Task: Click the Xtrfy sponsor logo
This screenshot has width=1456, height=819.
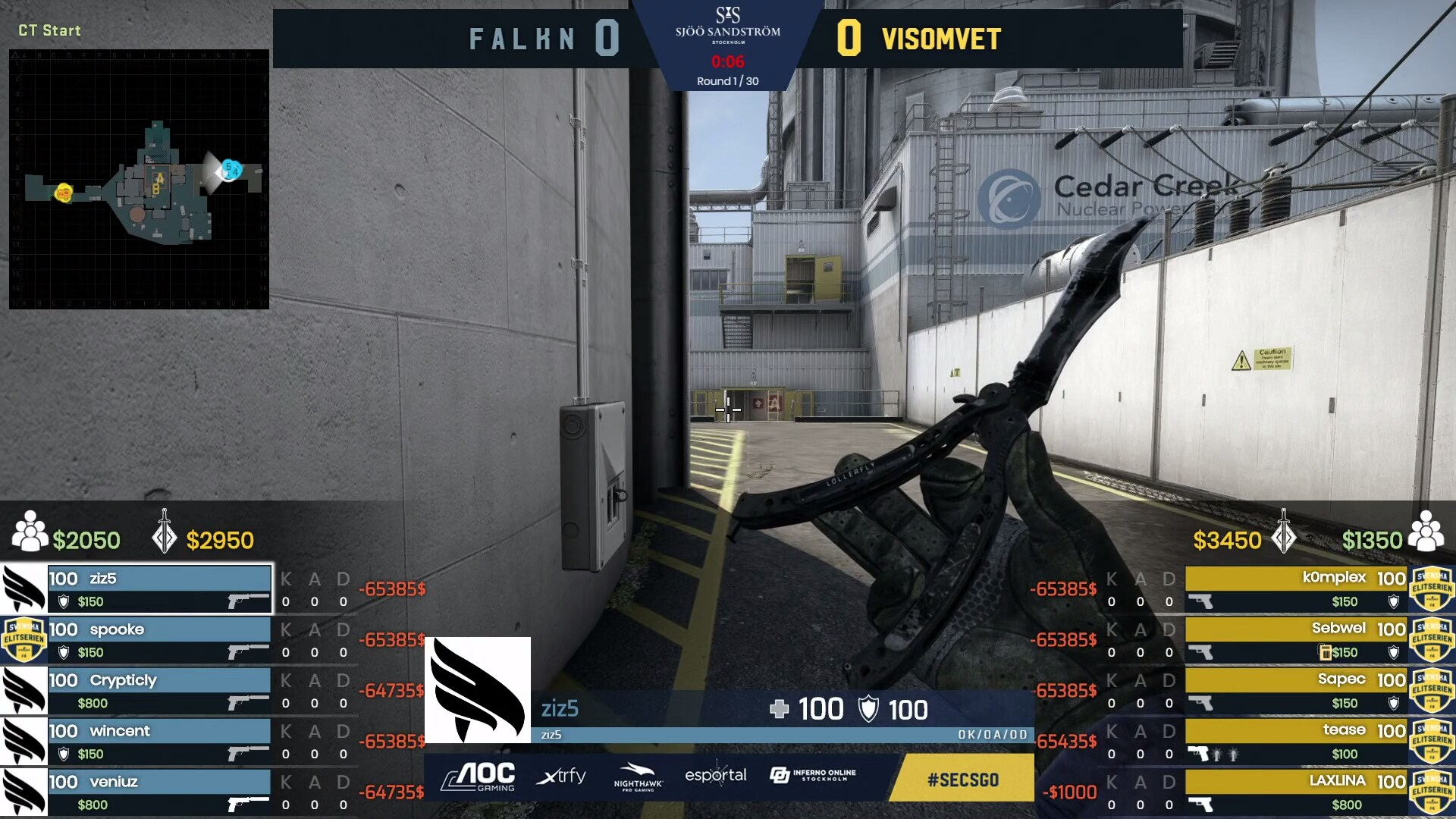Action: 561,777
